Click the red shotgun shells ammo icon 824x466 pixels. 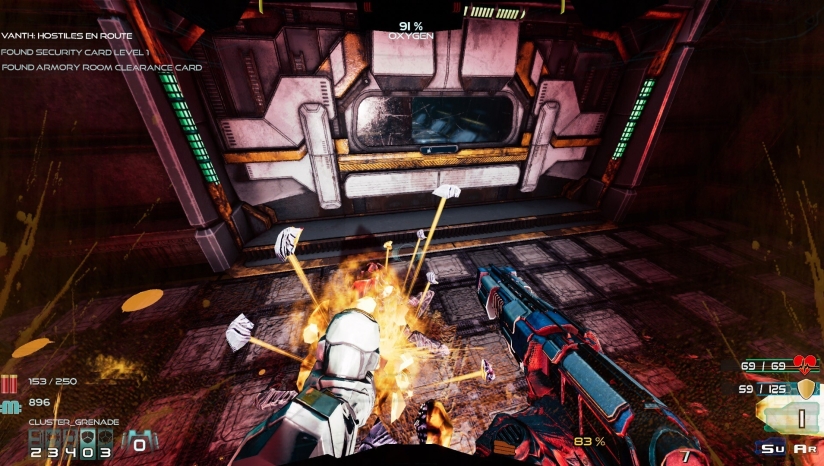tap(11, 382)
